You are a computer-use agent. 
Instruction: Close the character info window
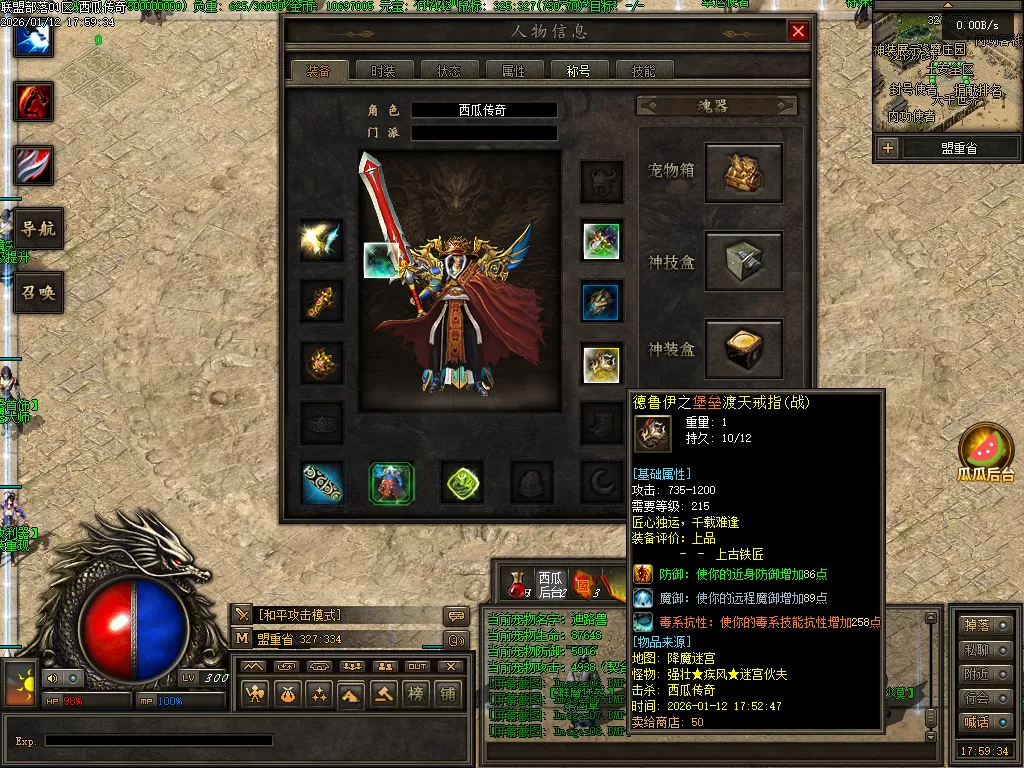tap(798, 31)
